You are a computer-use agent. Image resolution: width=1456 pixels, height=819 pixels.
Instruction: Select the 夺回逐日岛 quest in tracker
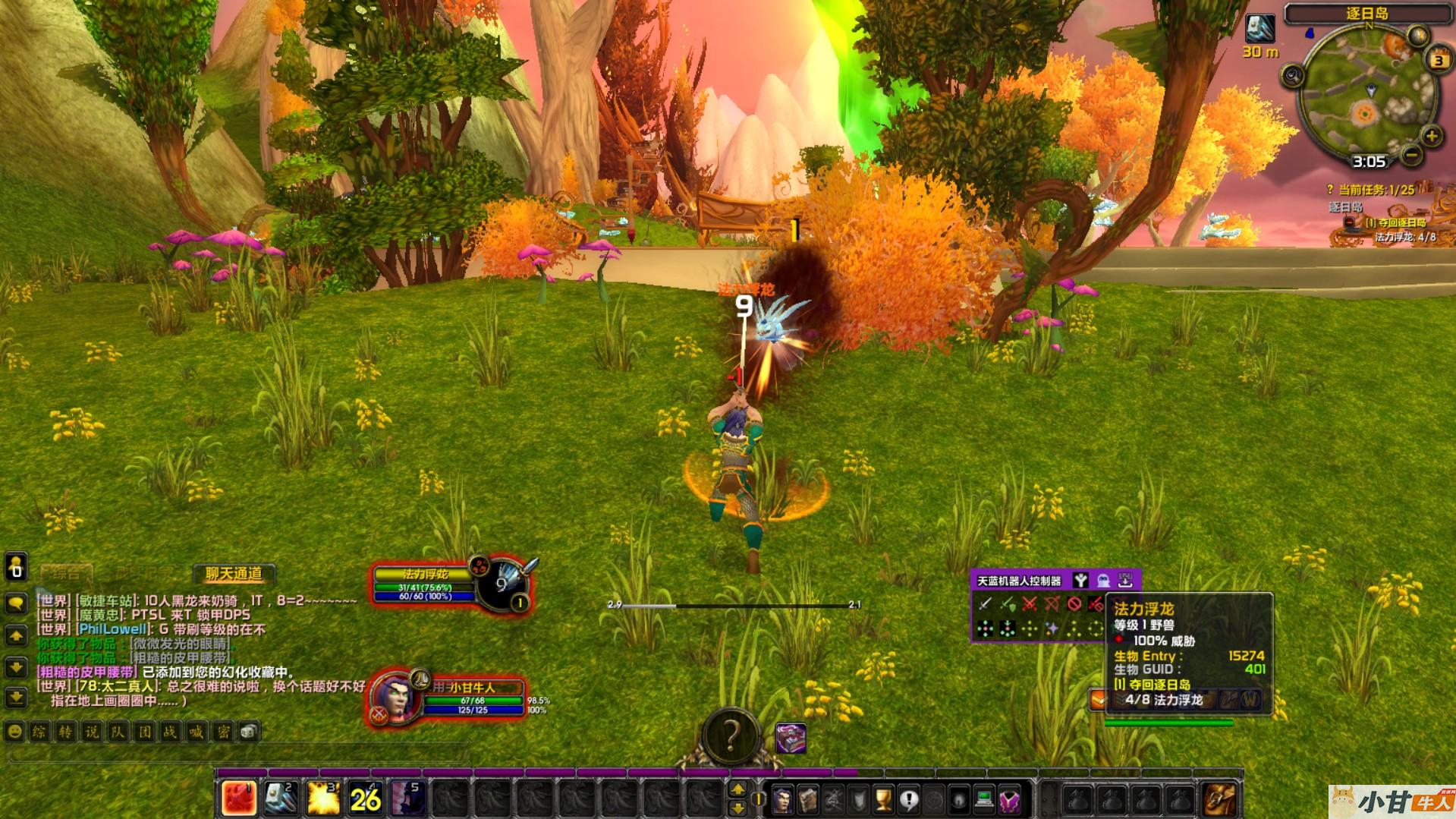[1395, 223]
